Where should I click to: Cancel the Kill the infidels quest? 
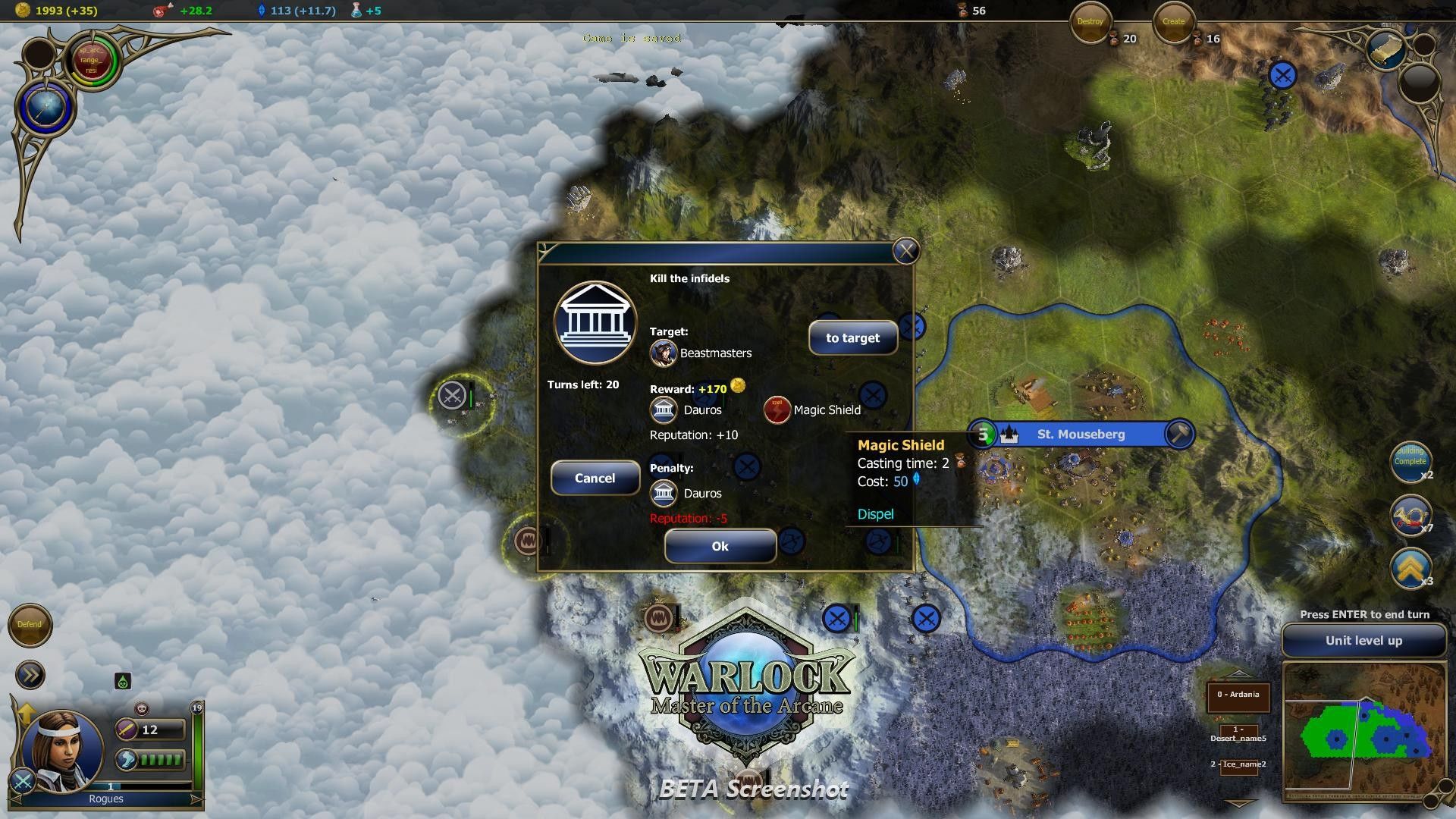[595, 479]
